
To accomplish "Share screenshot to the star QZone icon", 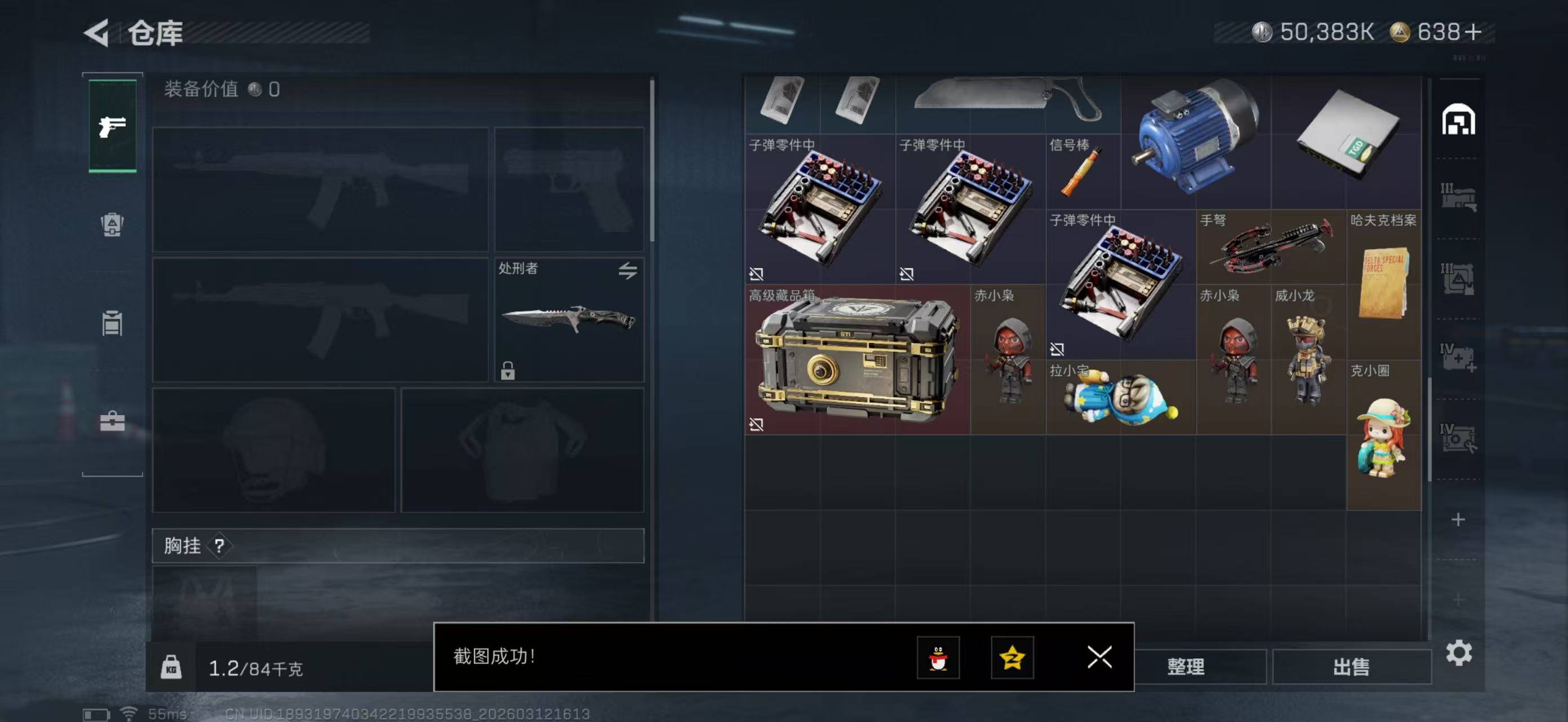I will coord(1012,658).
